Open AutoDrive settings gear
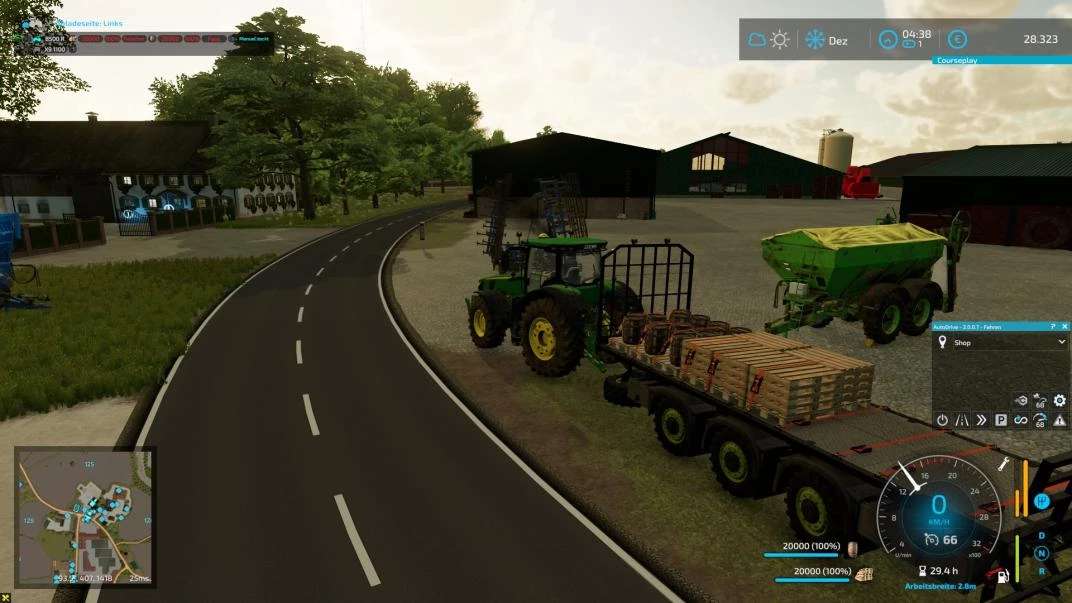The image size is (1072, 603). point(1059,401)
